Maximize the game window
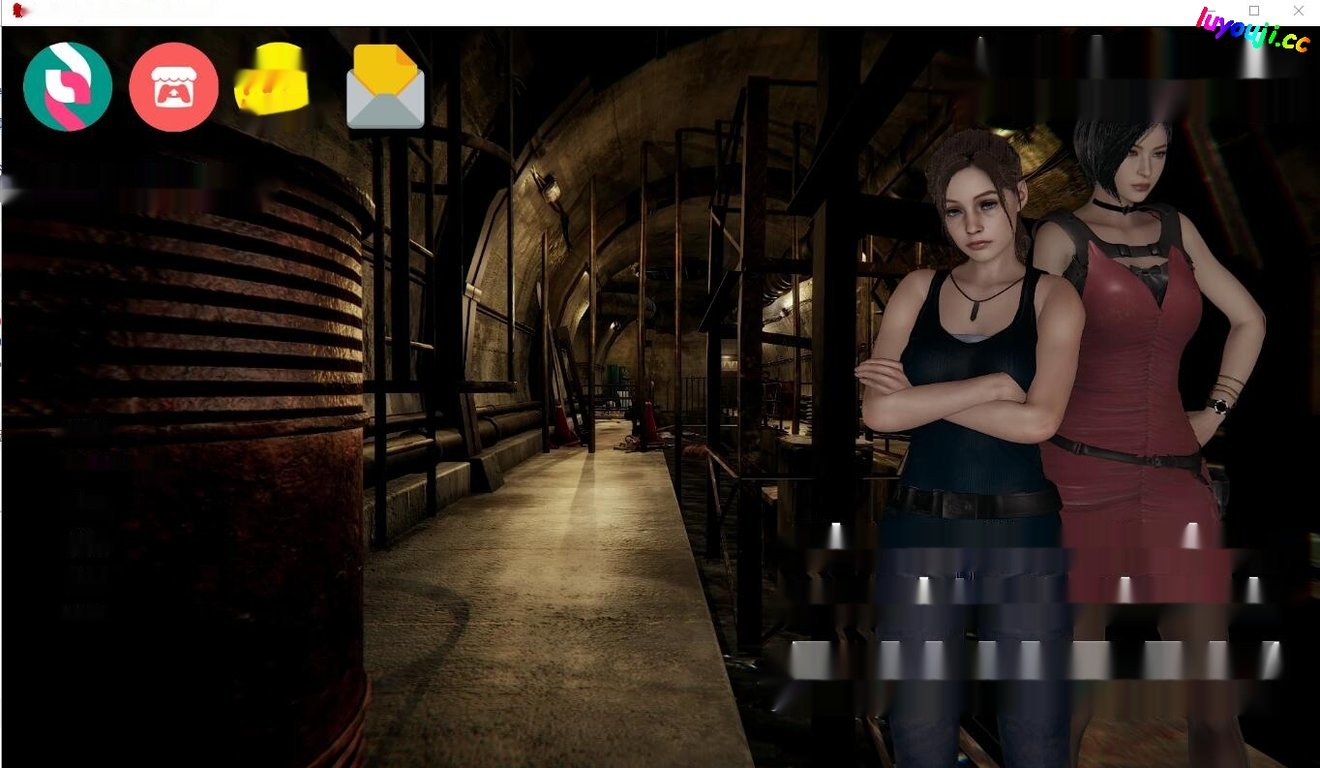 click(x=1253, y=10)
